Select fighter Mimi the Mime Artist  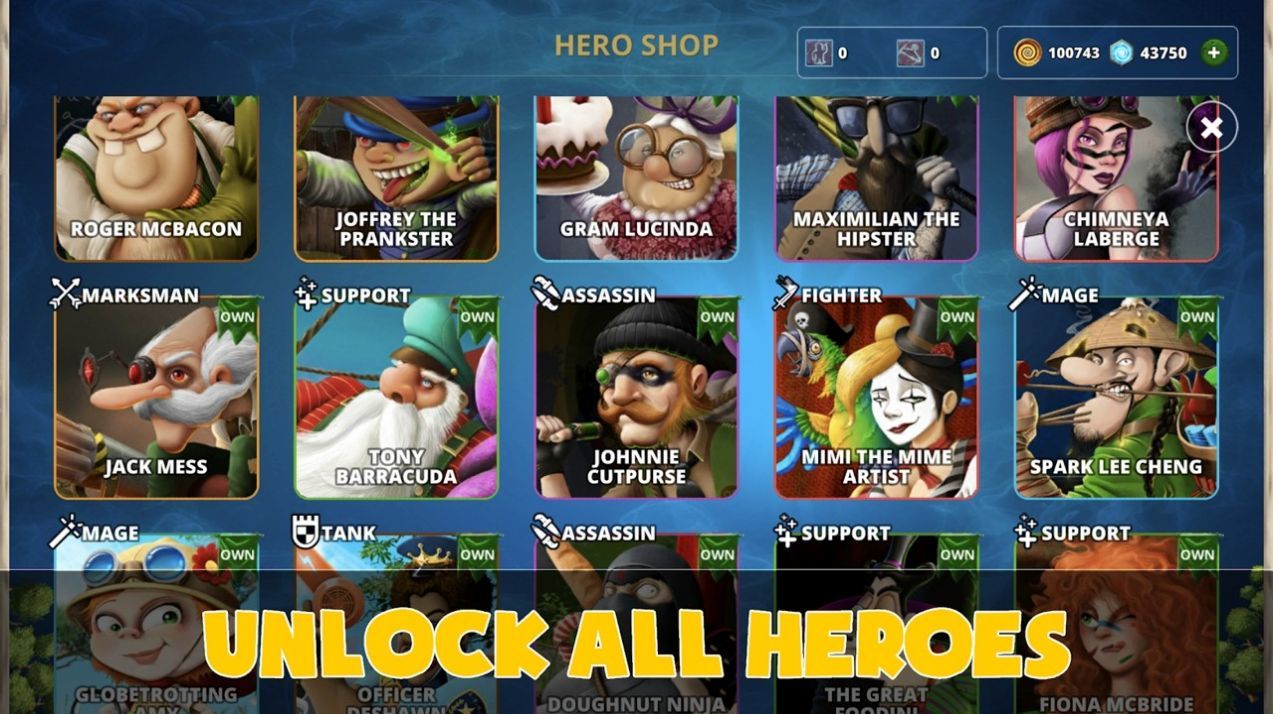coord(876,398)
